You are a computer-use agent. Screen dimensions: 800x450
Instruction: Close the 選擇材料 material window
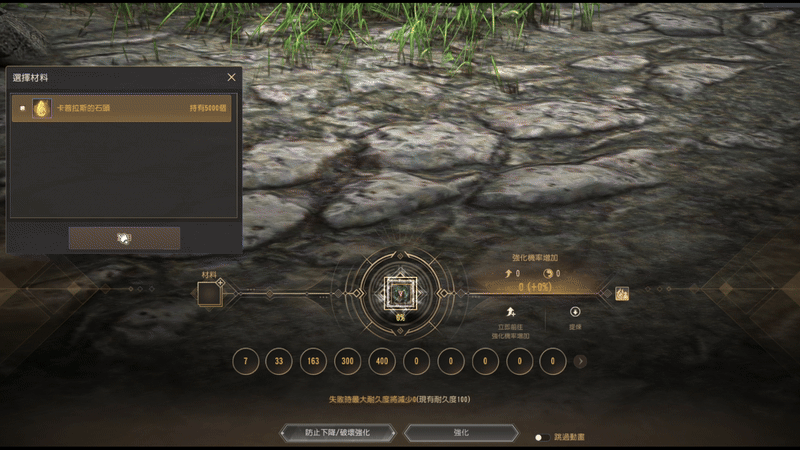coord(232,76)
